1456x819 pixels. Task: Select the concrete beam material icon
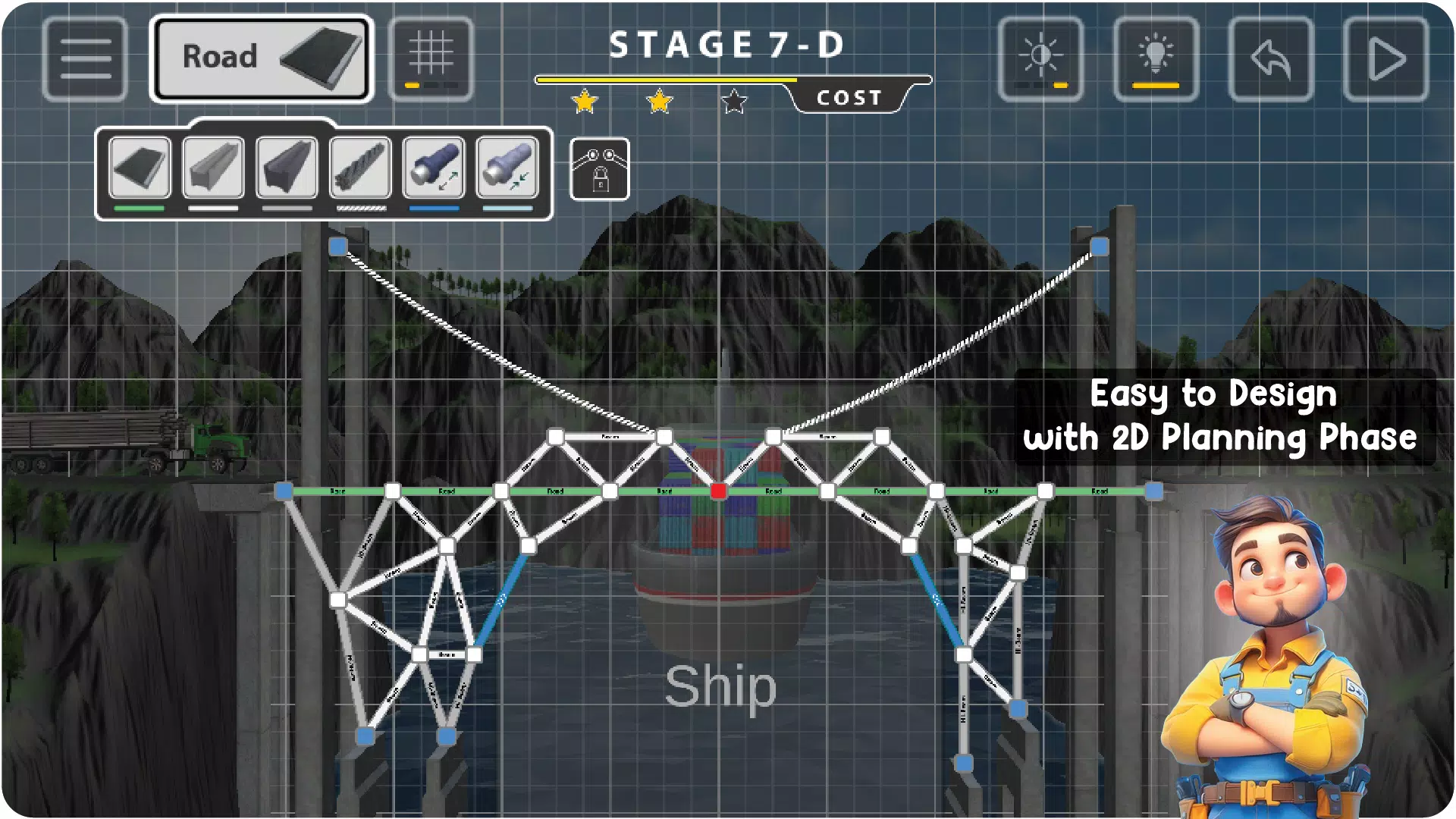(x=214, y=165)
